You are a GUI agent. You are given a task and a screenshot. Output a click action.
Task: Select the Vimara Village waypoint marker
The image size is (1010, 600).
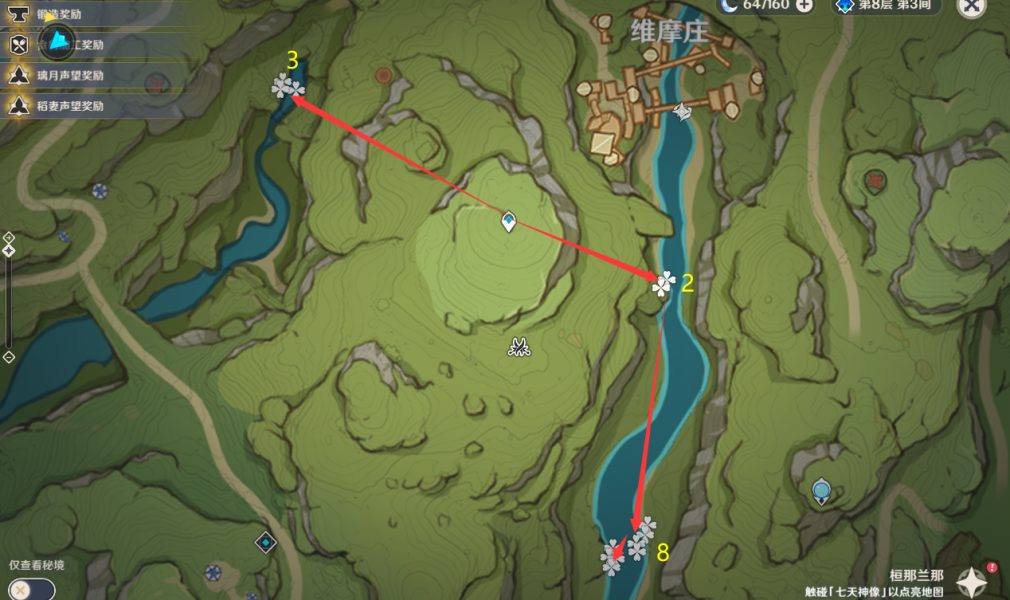682,112
